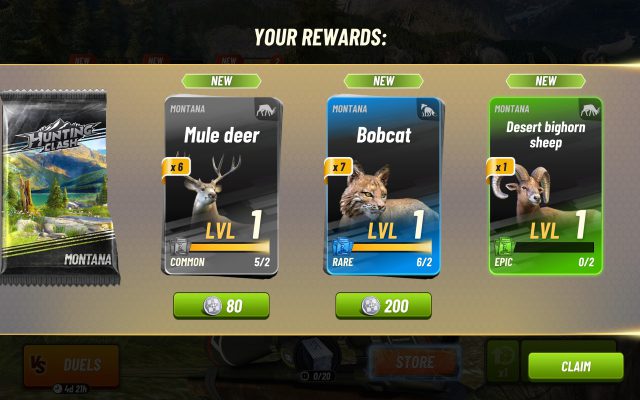
Task: Open the Montana card pack
Action: point(59,182)
